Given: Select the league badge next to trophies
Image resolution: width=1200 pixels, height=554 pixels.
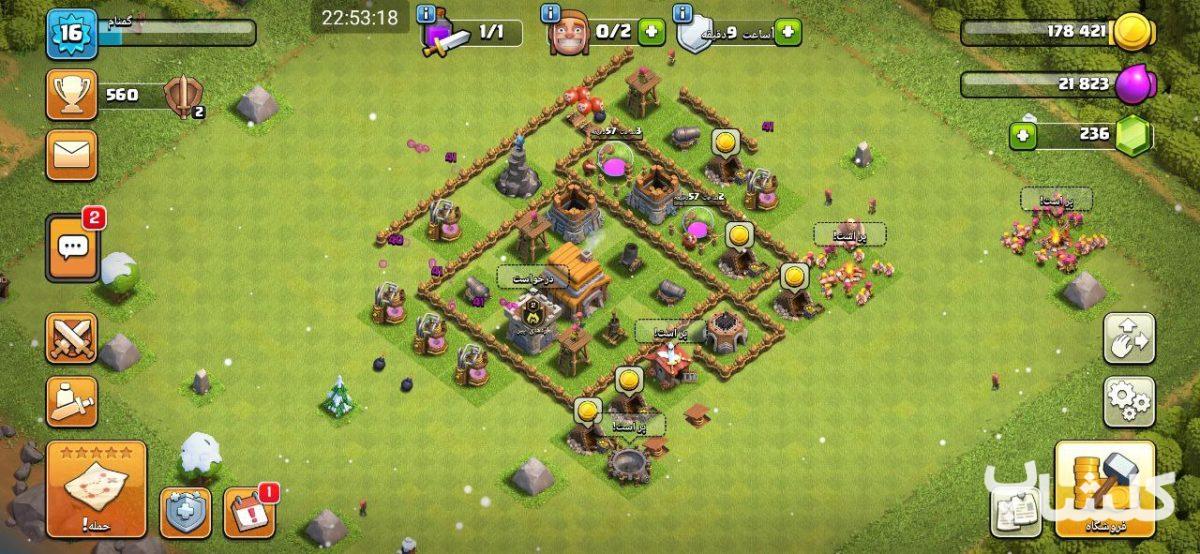Looking at the screenshot, I should tap(184, 96).
